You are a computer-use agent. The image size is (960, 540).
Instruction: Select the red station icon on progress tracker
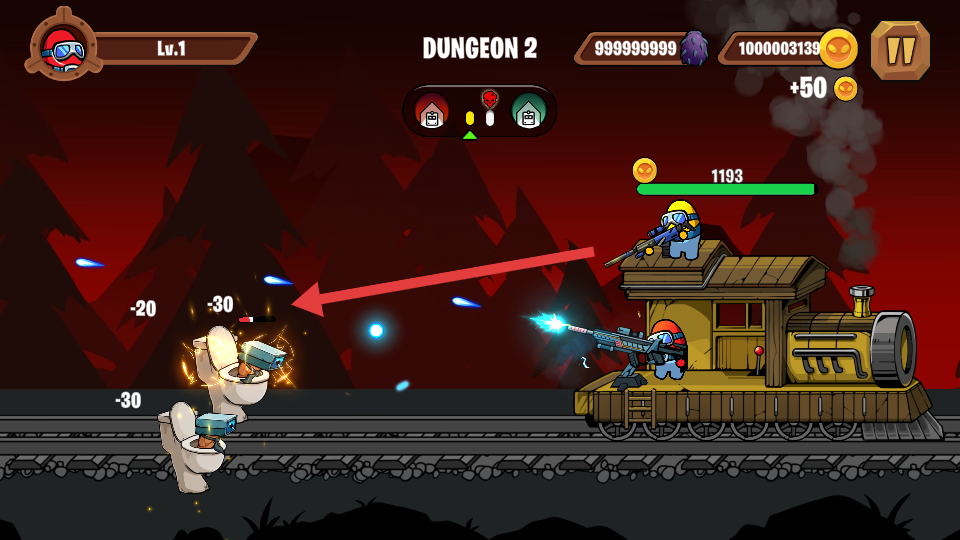coord(432,111)
